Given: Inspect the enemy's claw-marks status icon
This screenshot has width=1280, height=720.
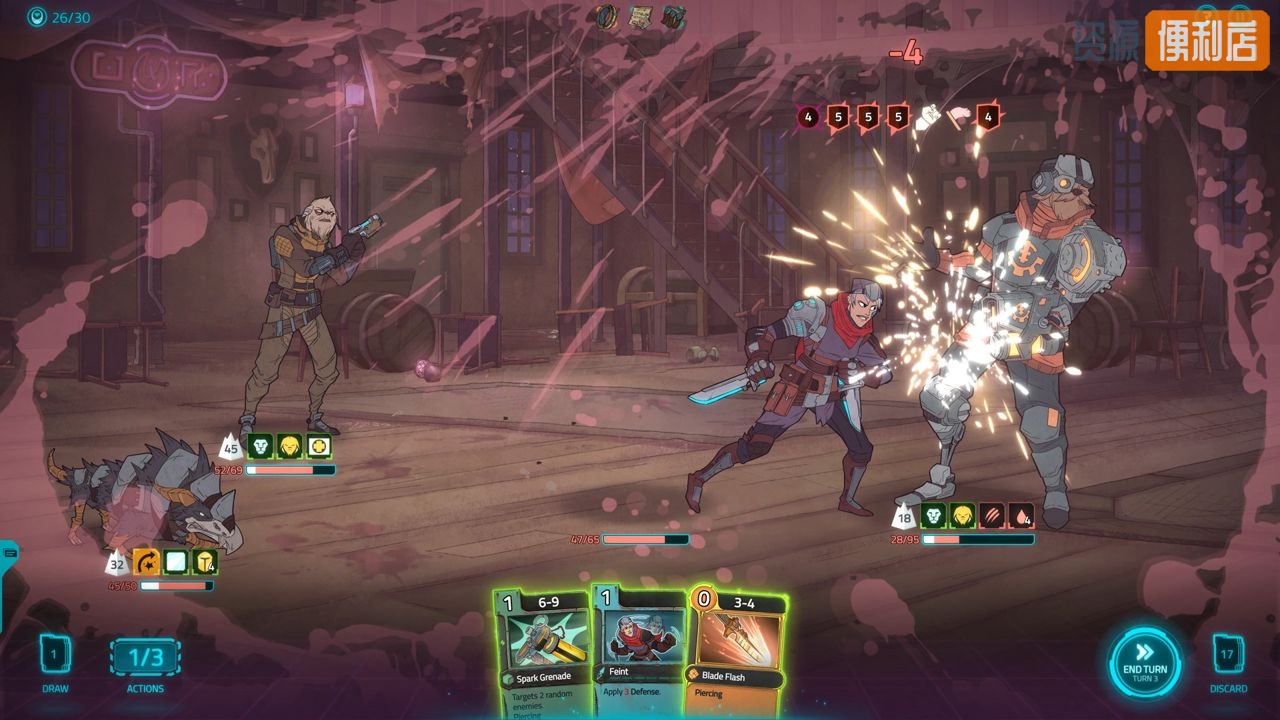Looking at the screenshot, I should pyautogui.click(x=992, y=516).
